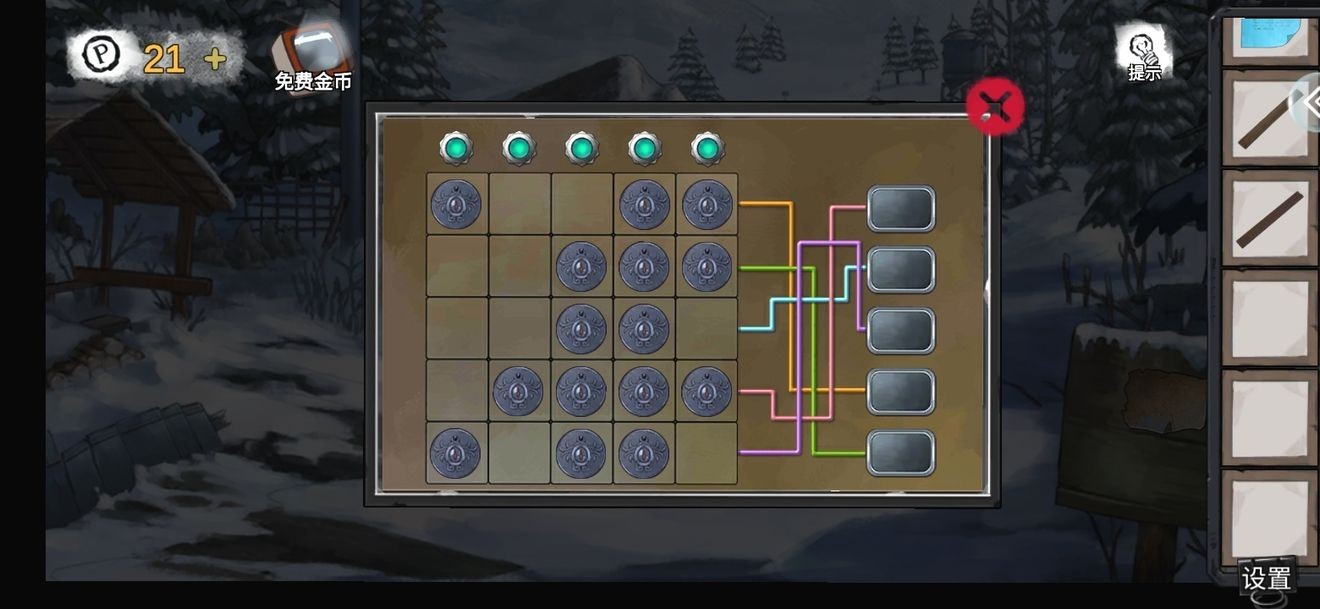1320x609 pixels.
Task: Claim free coins via 免费金币
Action: (x=313, y=58)
